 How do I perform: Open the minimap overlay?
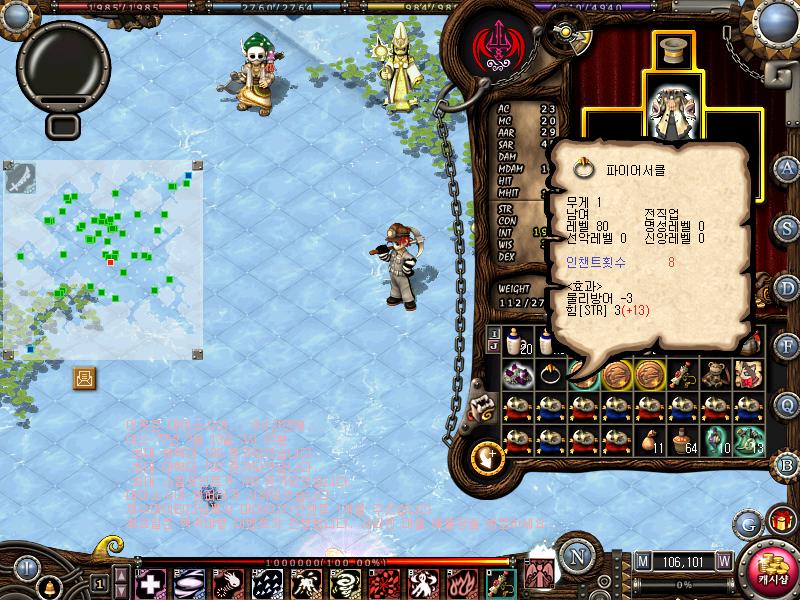104,259
